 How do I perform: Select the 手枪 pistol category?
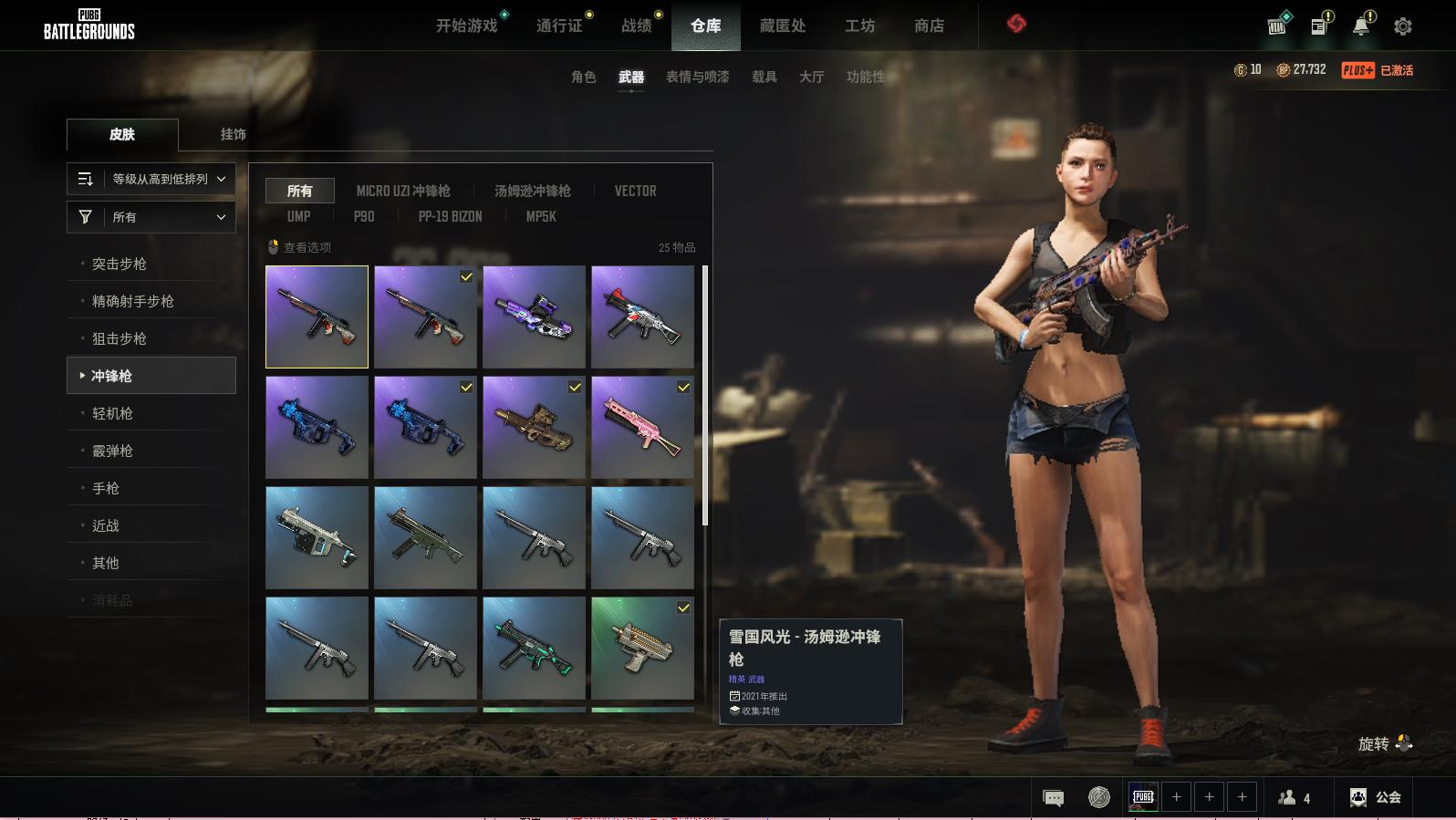106,488
